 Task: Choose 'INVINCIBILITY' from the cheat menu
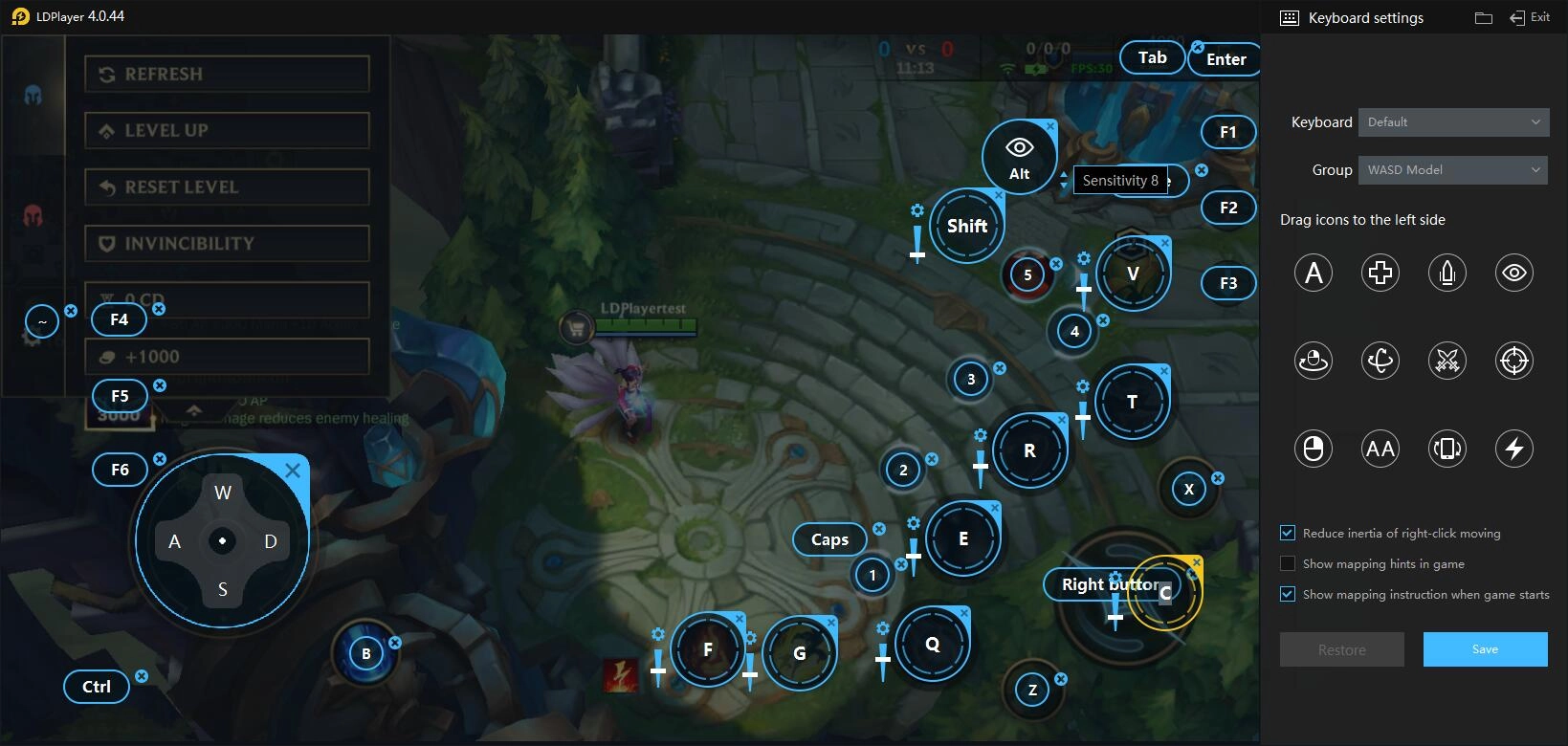pyautogui.click(x=227, y=243)
